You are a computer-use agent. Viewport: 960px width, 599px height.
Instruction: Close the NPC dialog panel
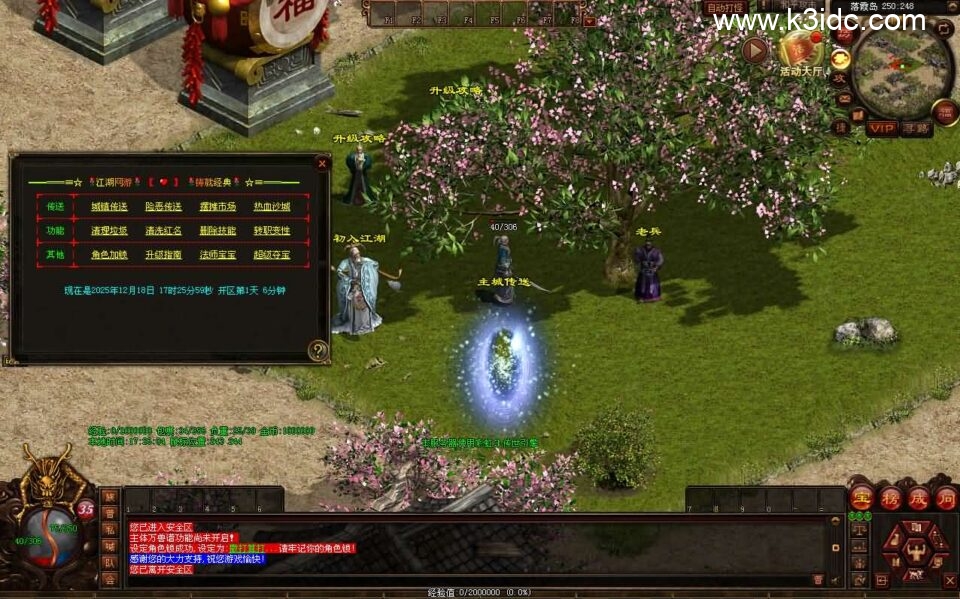[x=322, y=162]
